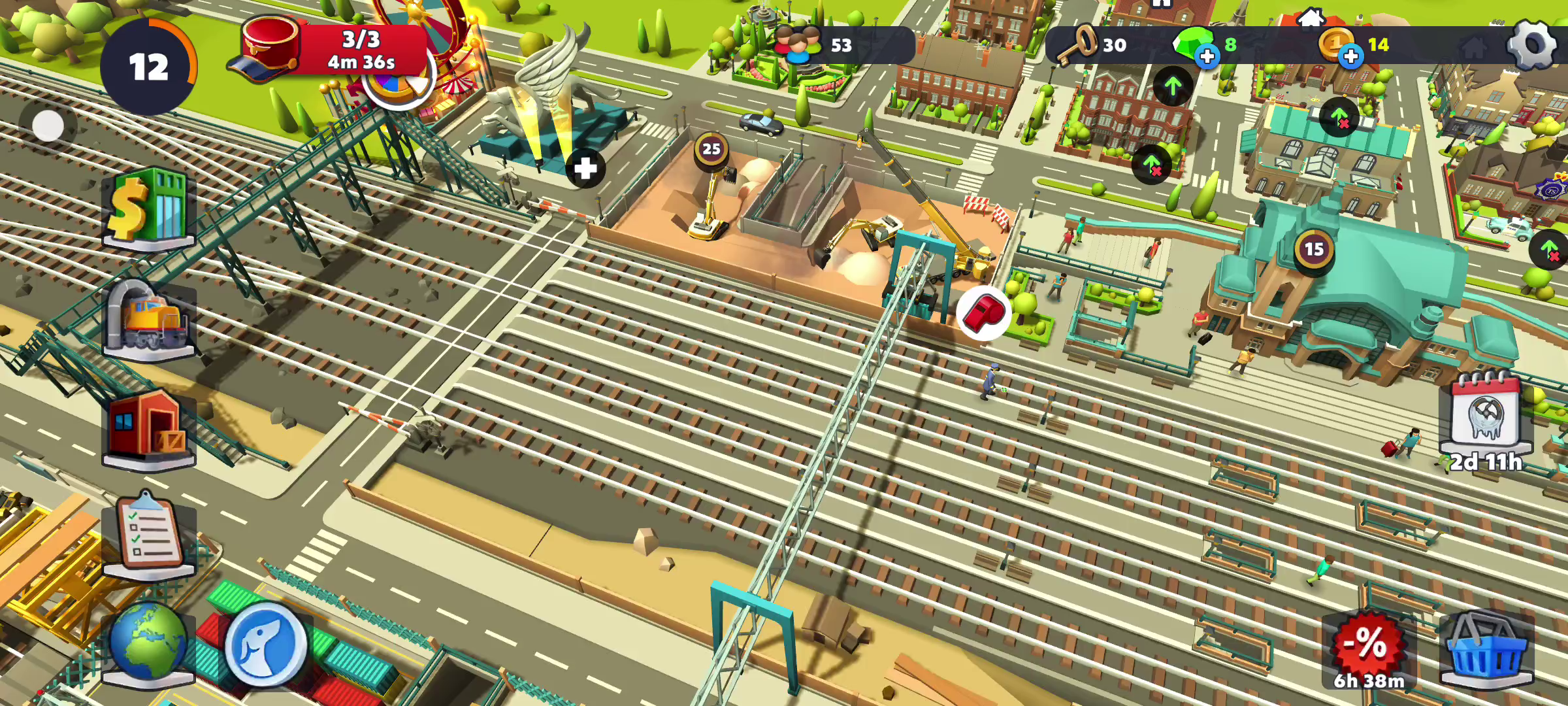Tap the red whistle bubble
The width and height of the screenshot is (1568, 706).
(x=984, y=313)
